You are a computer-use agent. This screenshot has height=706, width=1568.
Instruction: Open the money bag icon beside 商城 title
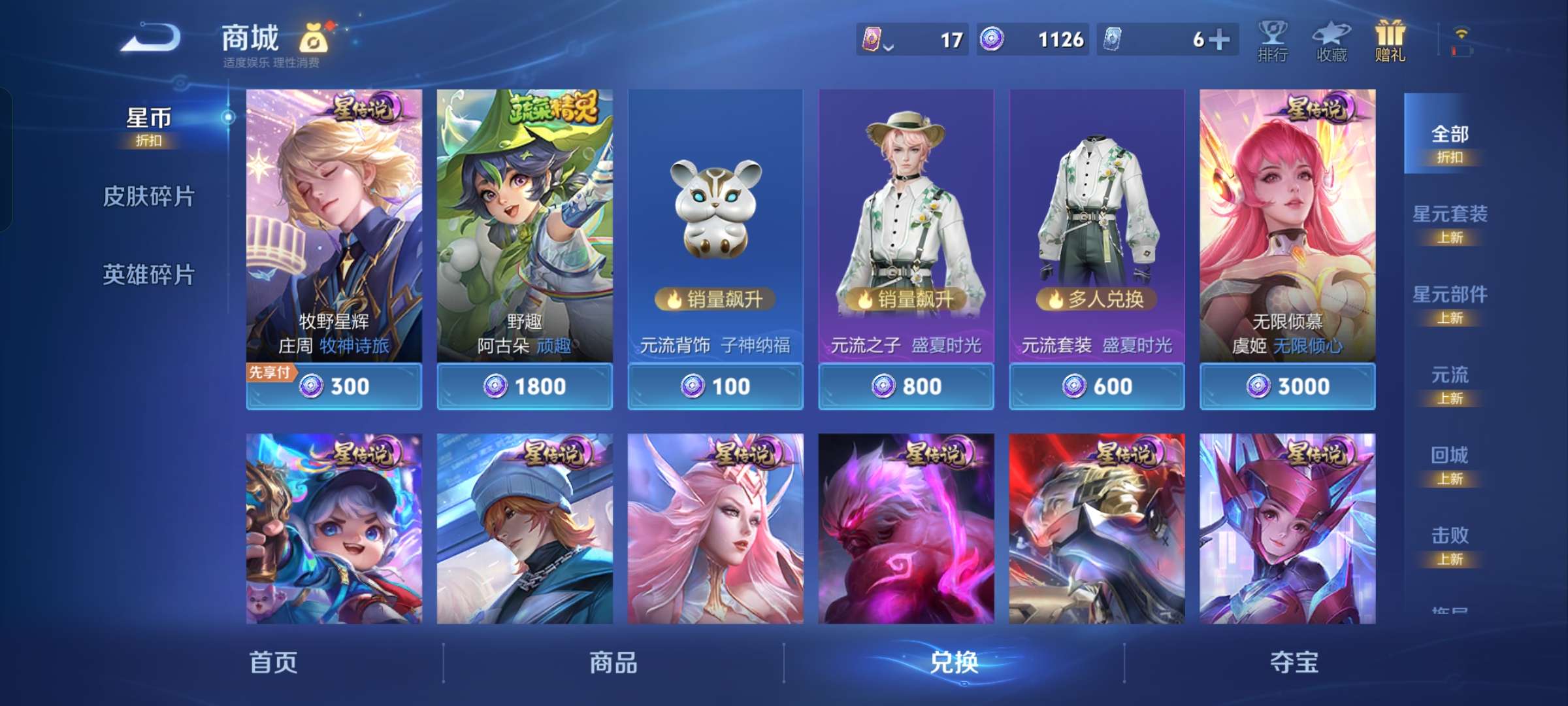(x=312, y=39)
